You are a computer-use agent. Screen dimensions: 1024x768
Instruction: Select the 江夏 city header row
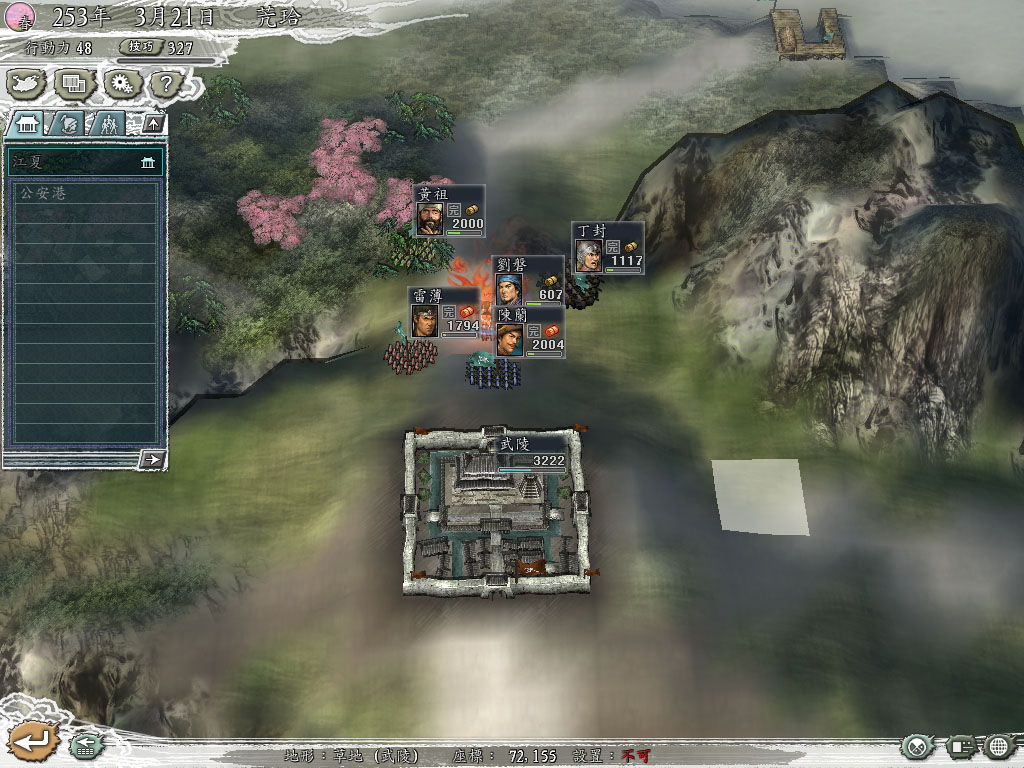coord(85,161)
